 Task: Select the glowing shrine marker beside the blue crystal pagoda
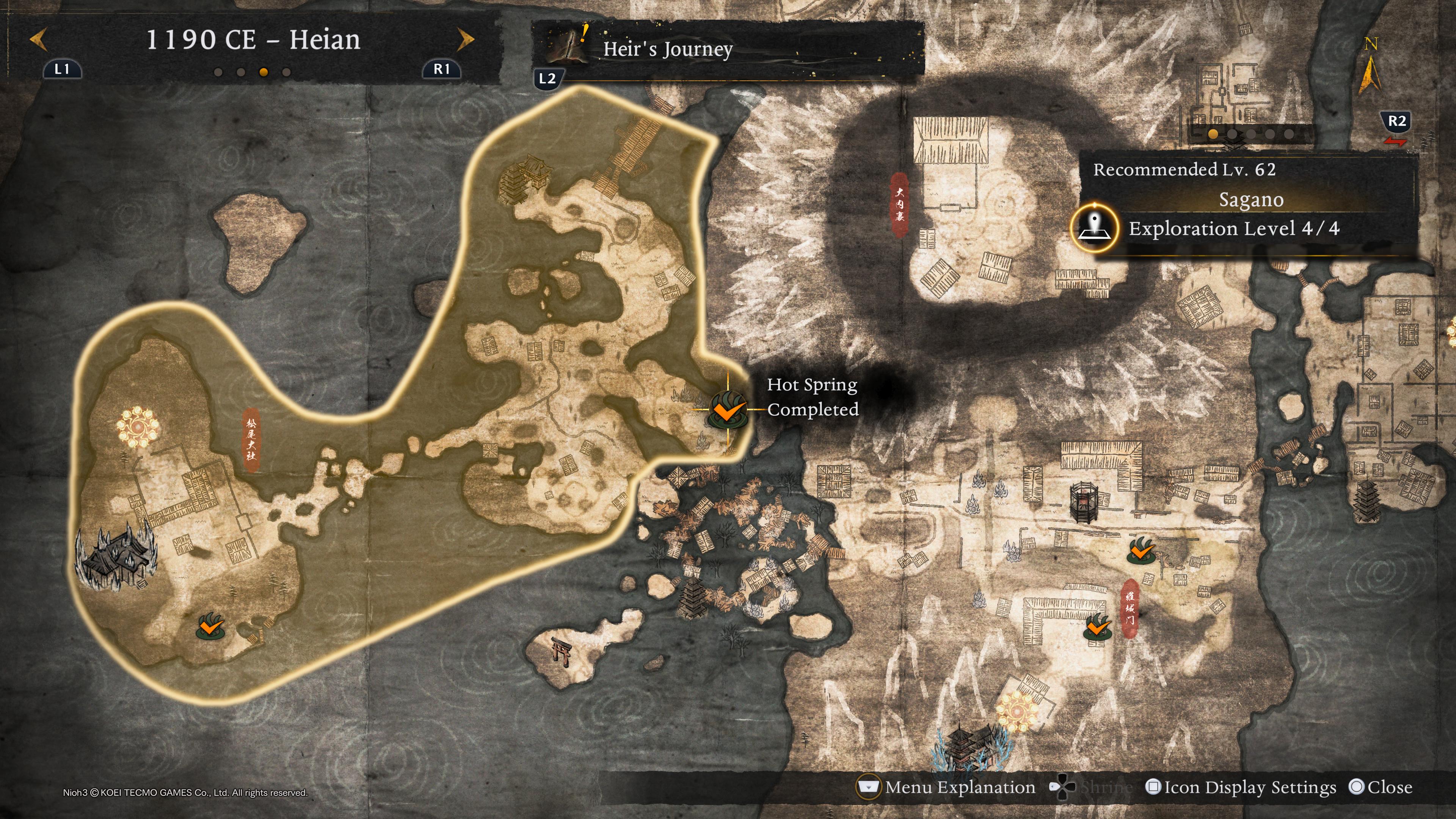(1017, 709)
